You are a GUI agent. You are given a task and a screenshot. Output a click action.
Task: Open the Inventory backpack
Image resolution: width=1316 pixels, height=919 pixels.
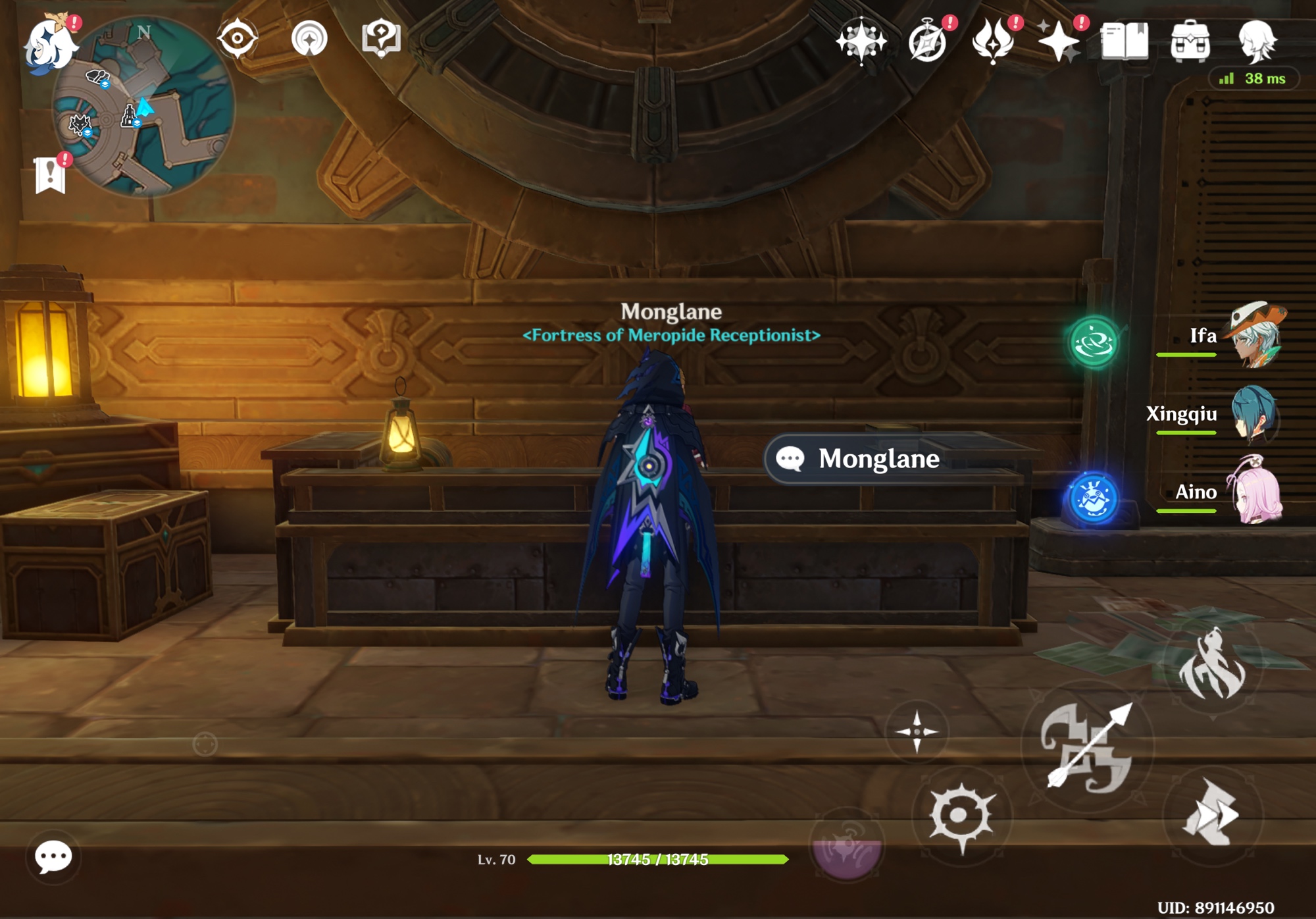click(x=1190, y=41)
